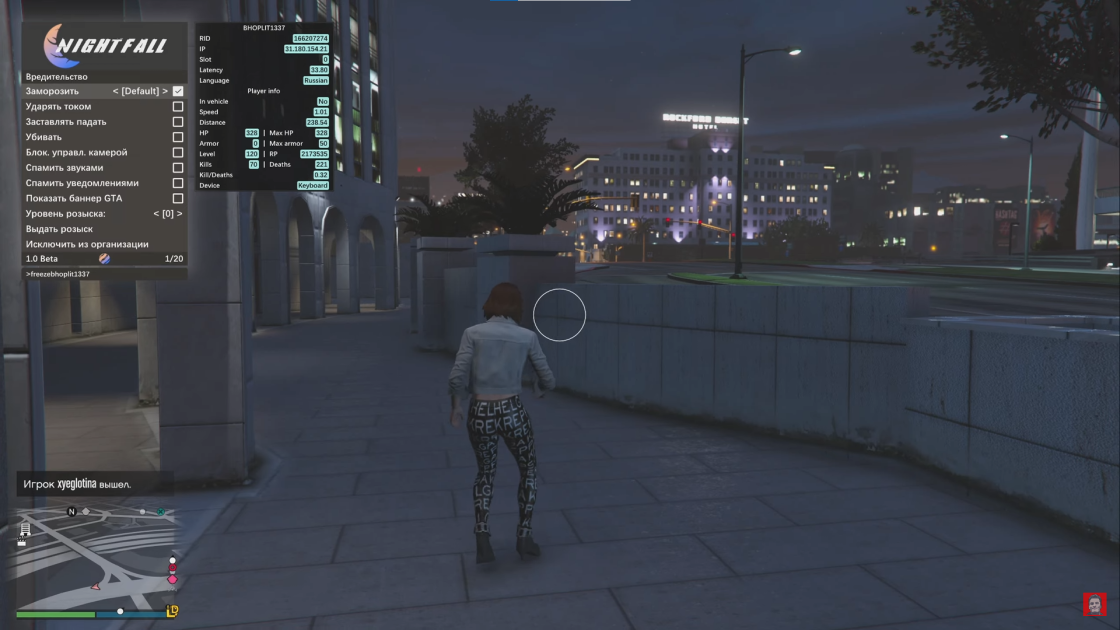This screenshot has width=1120, height=630.
Task: Adjust the Уровень розыска value selector
Action: [167, 214]
